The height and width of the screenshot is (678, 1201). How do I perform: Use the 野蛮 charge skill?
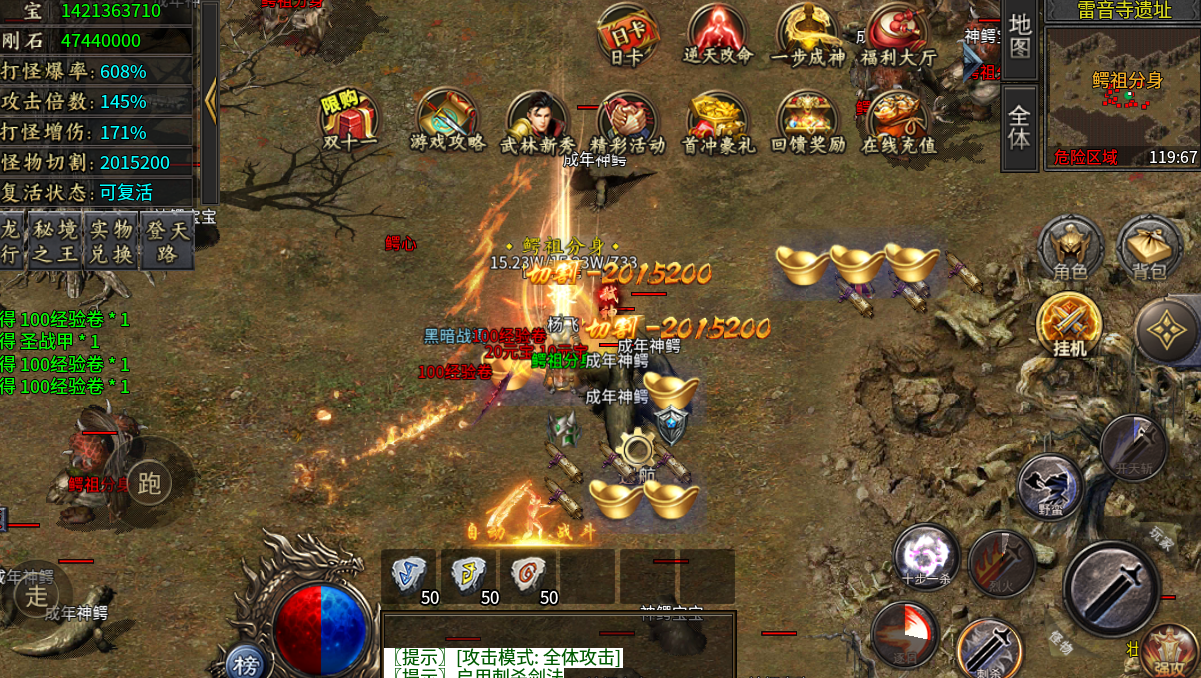[x=1050, y=487]
